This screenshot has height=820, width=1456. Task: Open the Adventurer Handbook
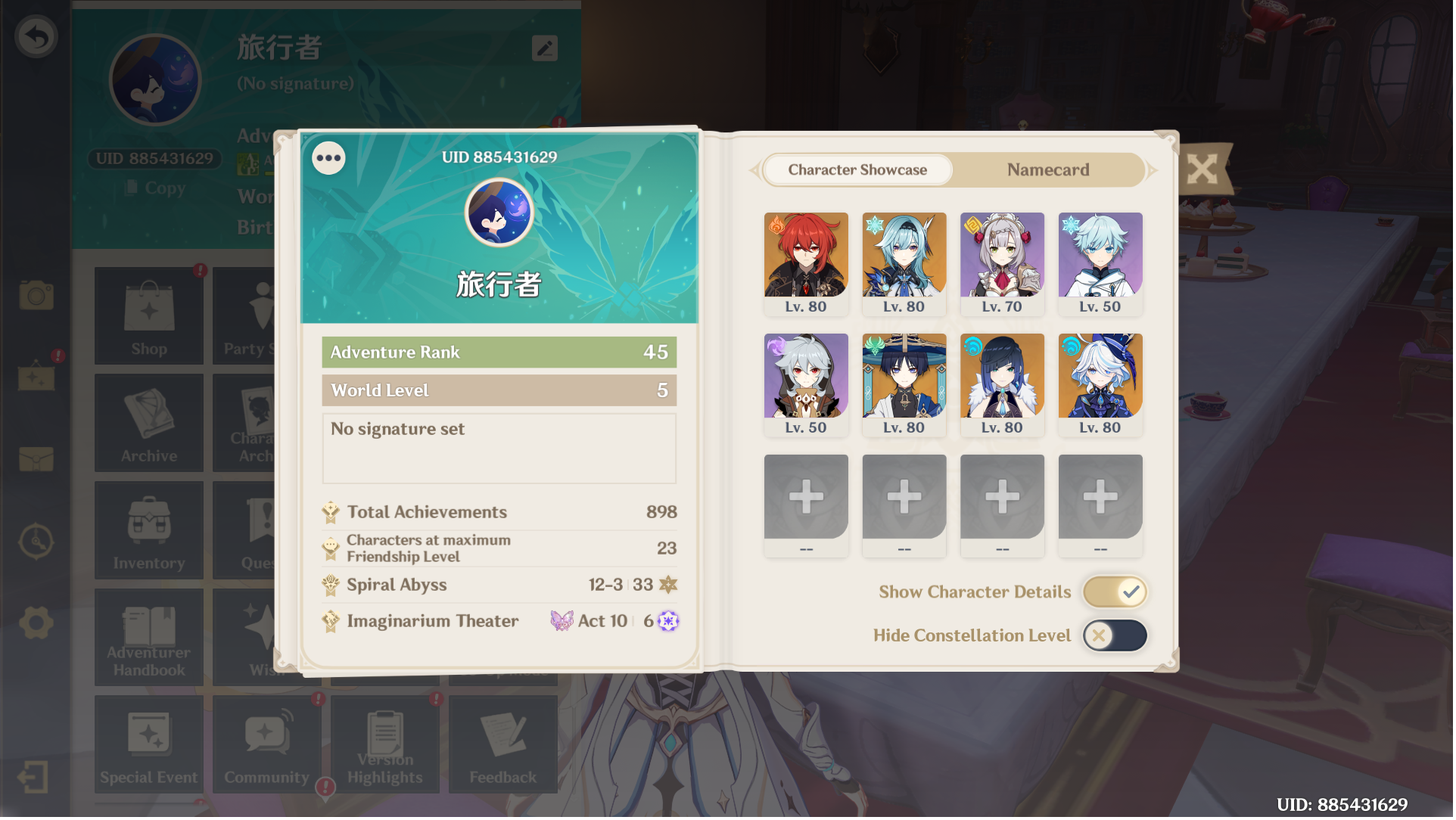click(x=148, y=637)
